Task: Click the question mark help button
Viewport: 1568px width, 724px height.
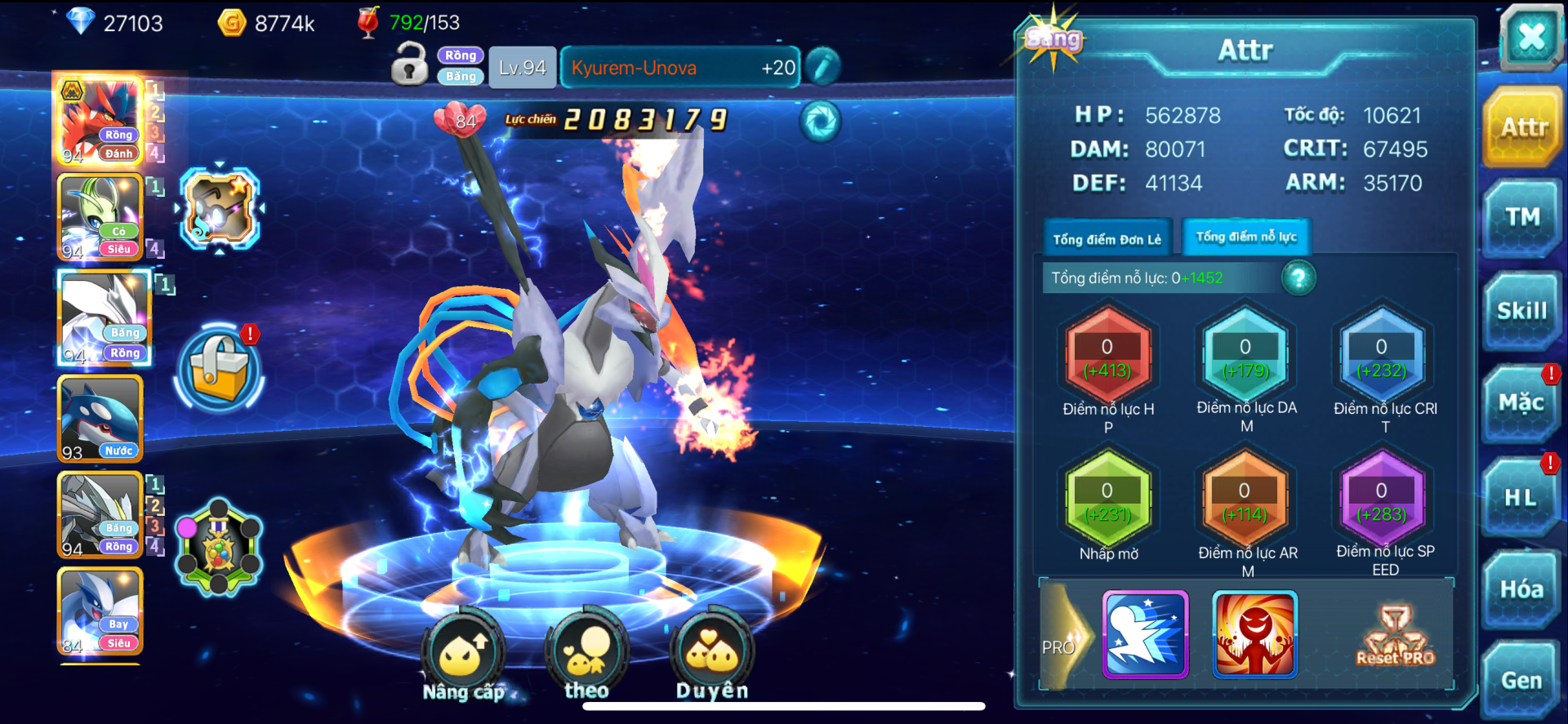Action: [x=1298, y=278]
